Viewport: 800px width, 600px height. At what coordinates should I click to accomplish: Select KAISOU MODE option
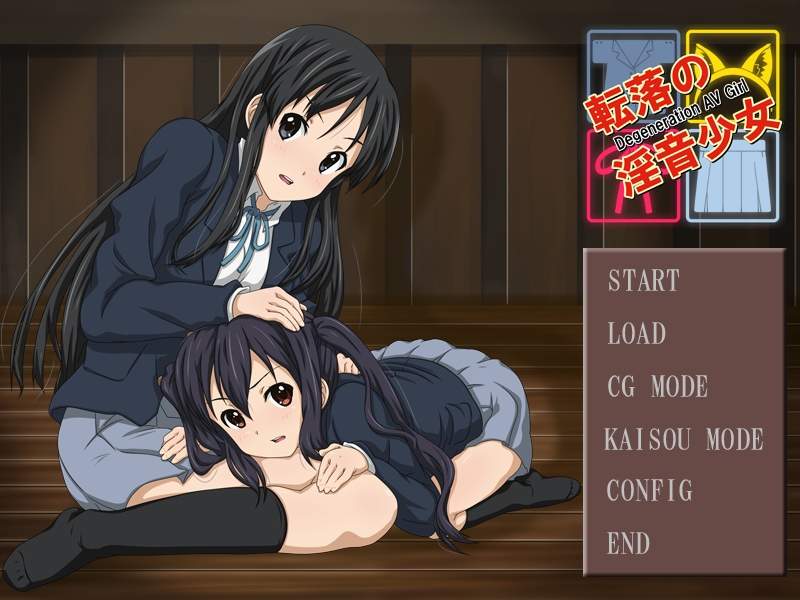[x=684, y=439]
